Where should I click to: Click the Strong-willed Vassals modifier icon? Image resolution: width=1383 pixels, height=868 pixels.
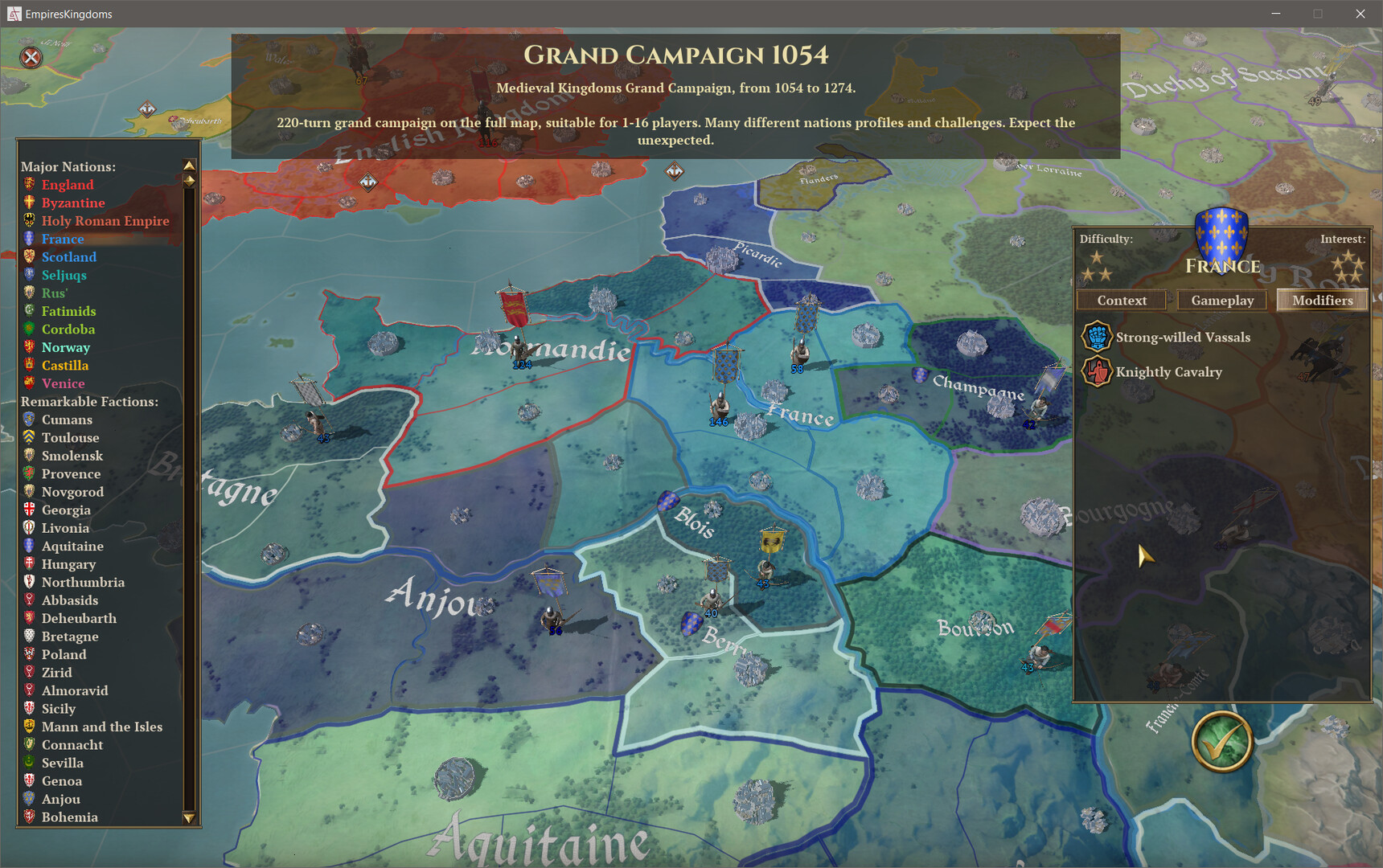(x=1098, y=337)
